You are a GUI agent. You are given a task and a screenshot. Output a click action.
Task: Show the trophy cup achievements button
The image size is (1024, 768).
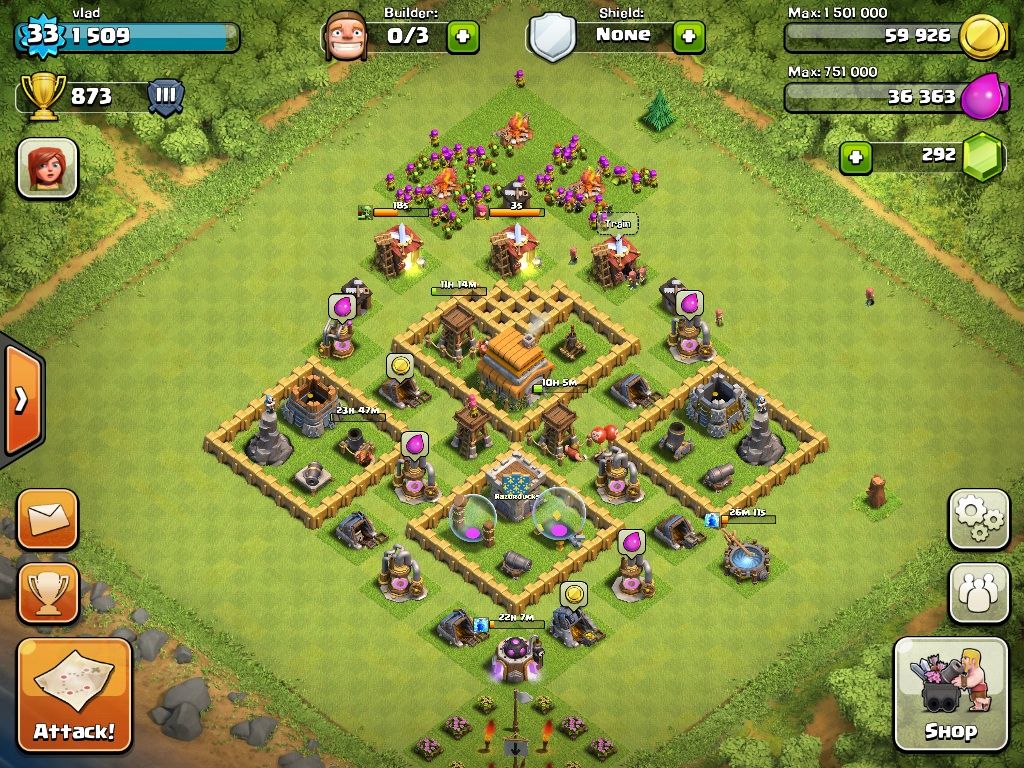pyautogui.click(x=47, y=592)
